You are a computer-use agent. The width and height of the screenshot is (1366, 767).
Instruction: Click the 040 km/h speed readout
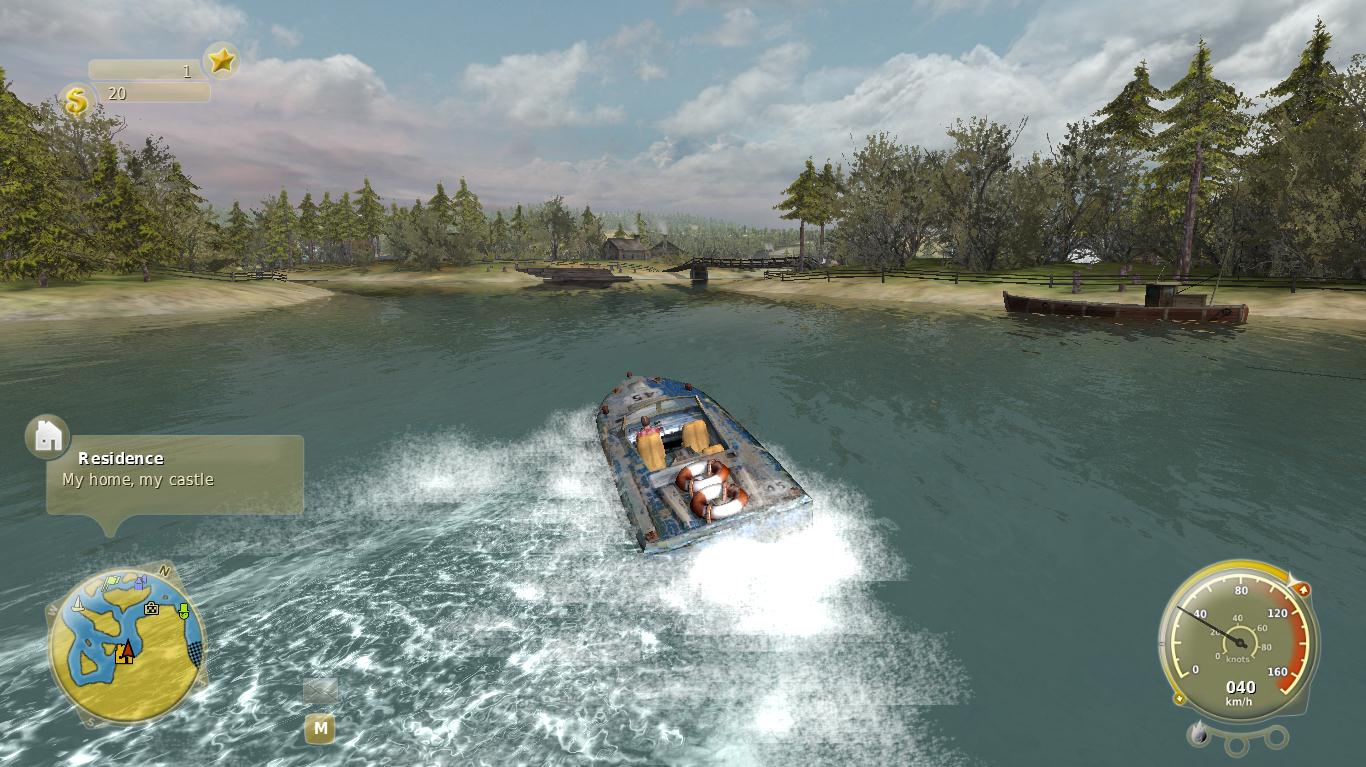coord(1242,685)
